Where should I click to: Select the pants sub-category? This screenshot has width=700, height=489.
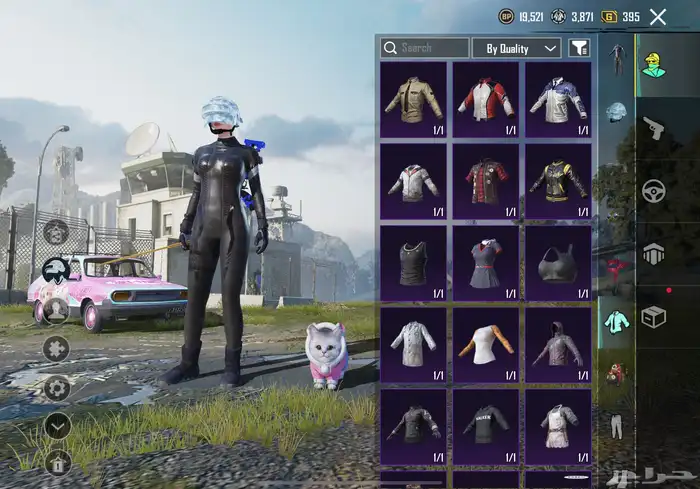(616, 426)
